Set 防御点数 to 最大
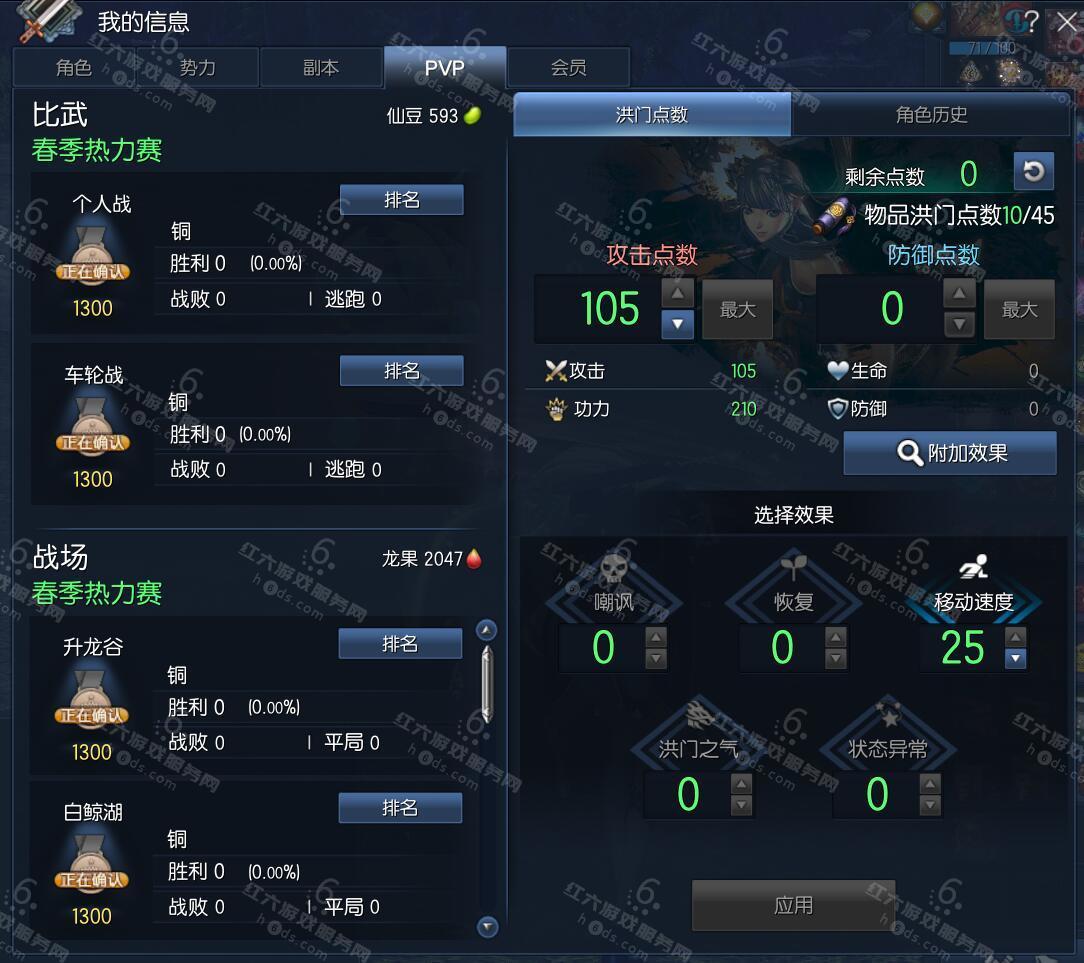Screen dimensions: 1084x963 pos(1019,310)
